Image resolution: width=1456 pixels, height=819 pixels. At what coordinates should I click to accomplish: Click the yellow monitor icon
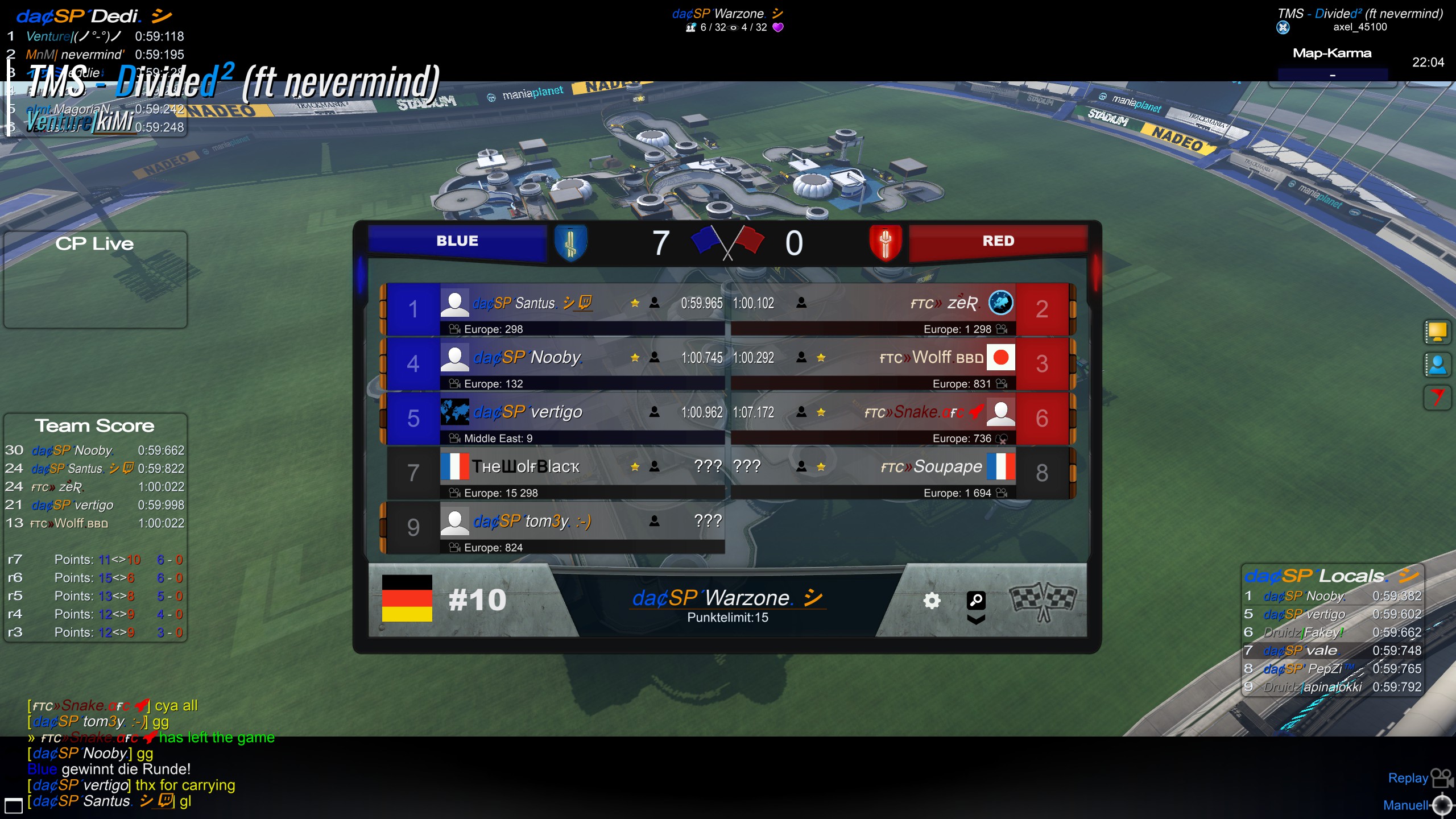(1437, 332)
